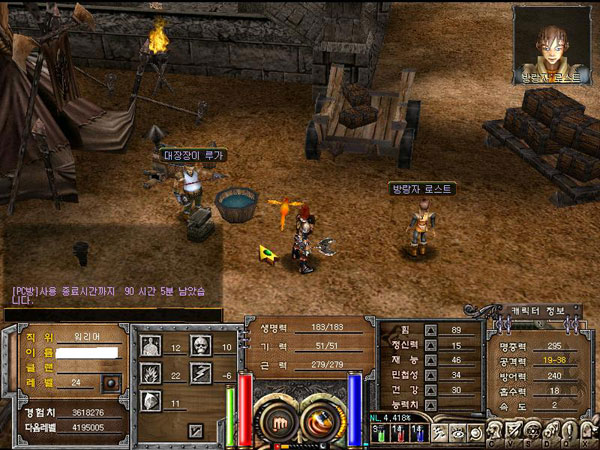
Task: Toggle the eye icon button
Action: pyautogui.click(x=456, y=435)
